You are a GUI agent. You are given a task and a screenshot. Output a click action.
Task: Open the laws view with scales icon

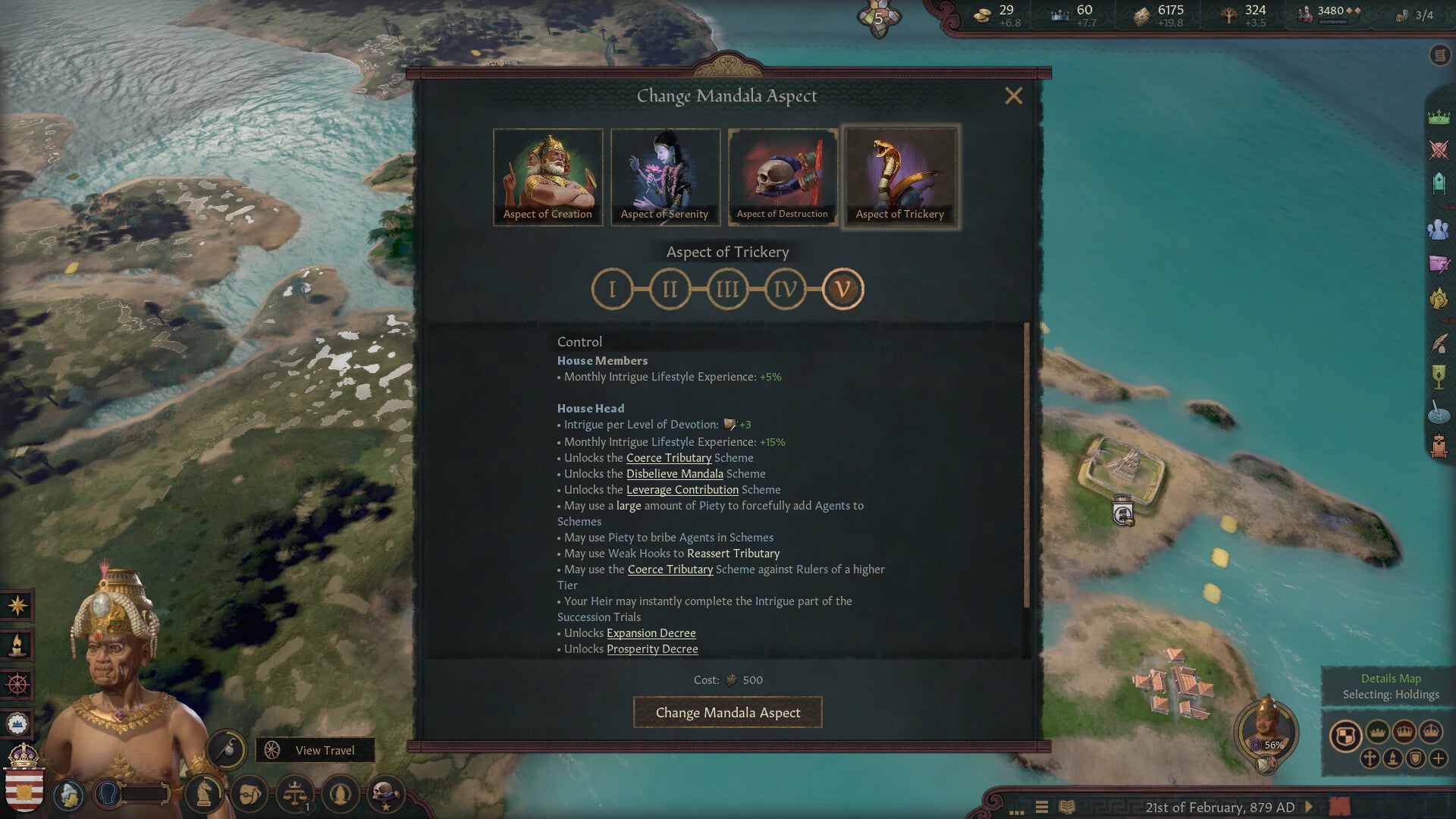[294, 793]
